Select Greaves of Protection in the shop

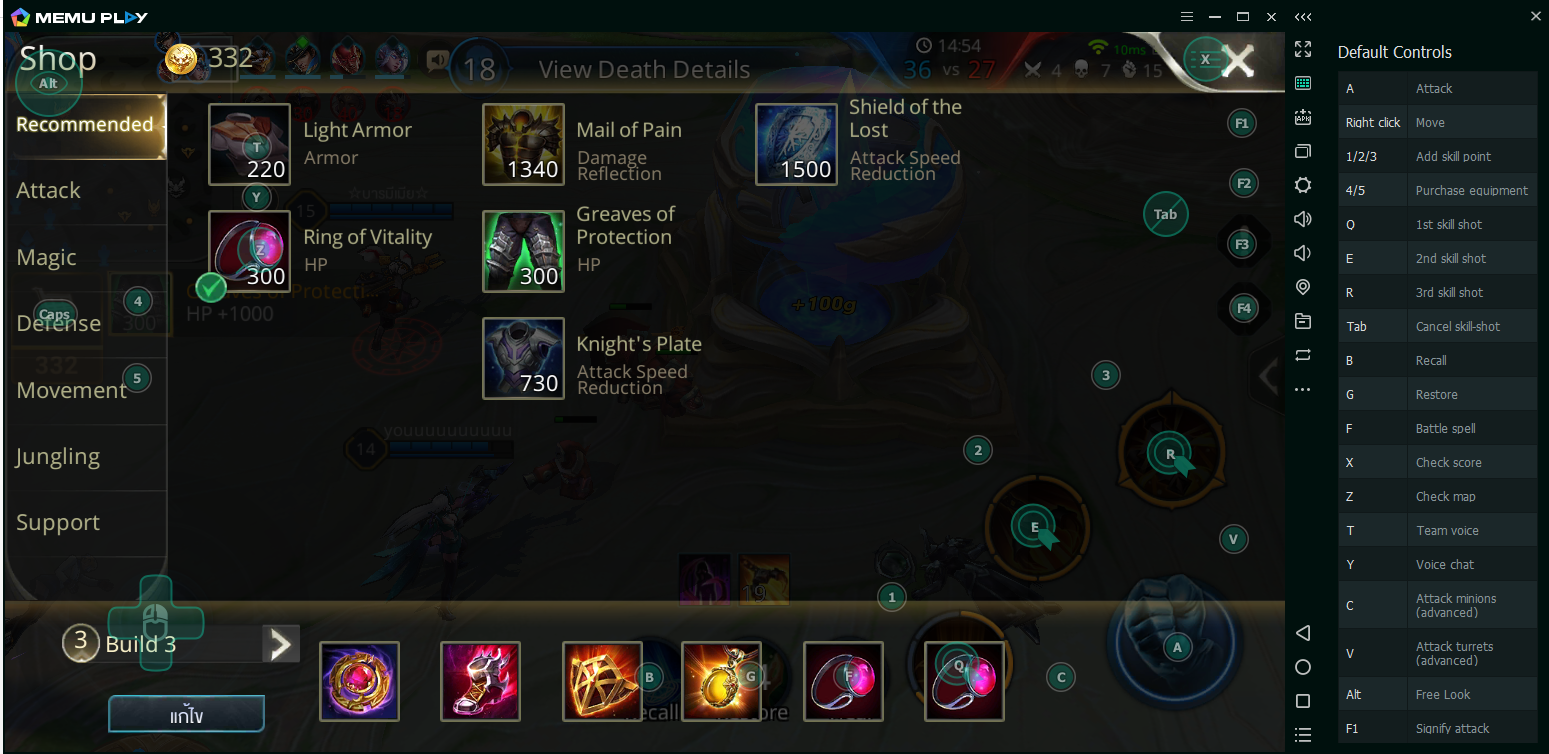click(x=523, y=251)
